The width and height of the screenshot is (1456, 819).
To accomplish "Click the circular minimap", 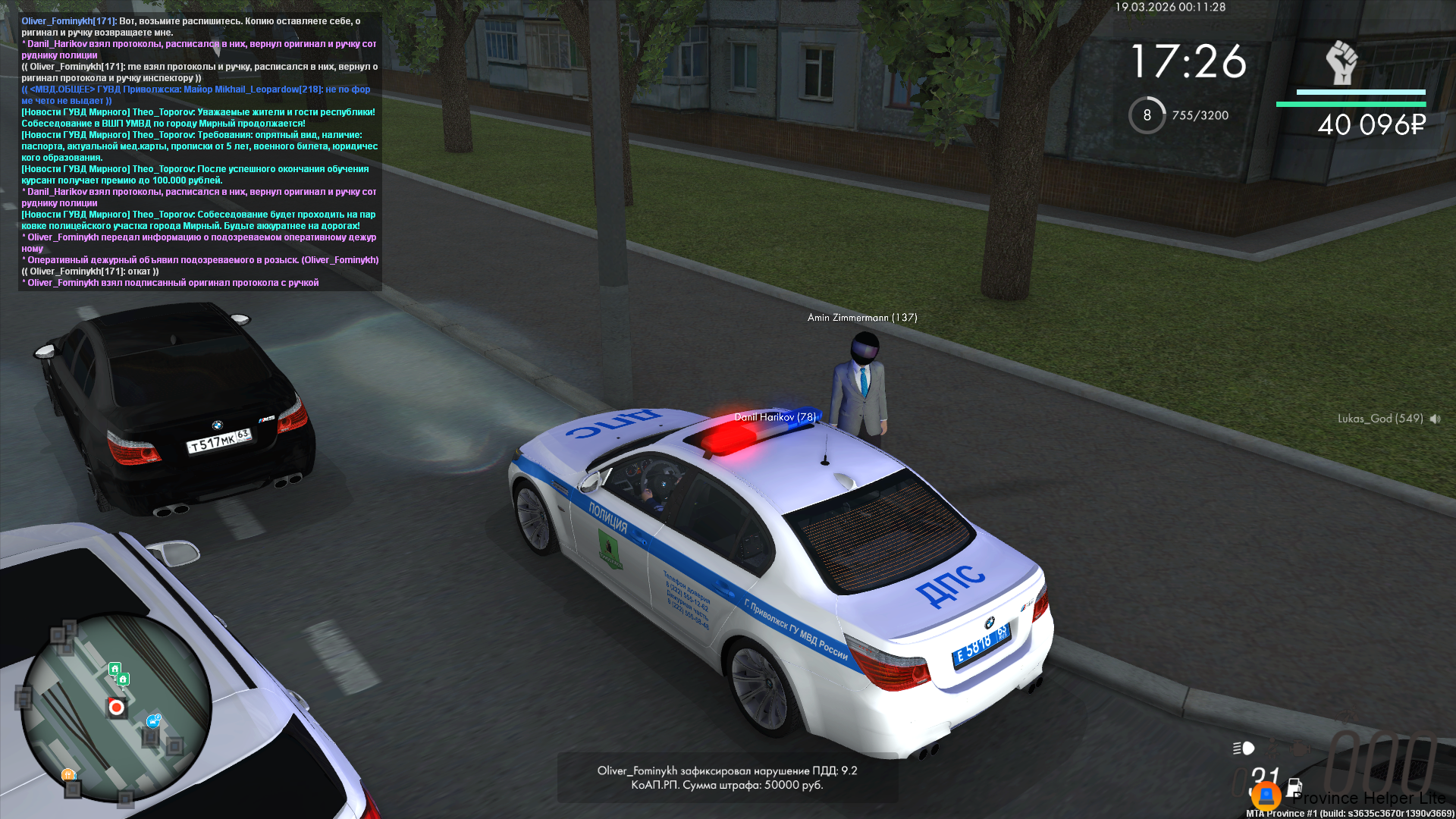I will [x=116, y=707].
